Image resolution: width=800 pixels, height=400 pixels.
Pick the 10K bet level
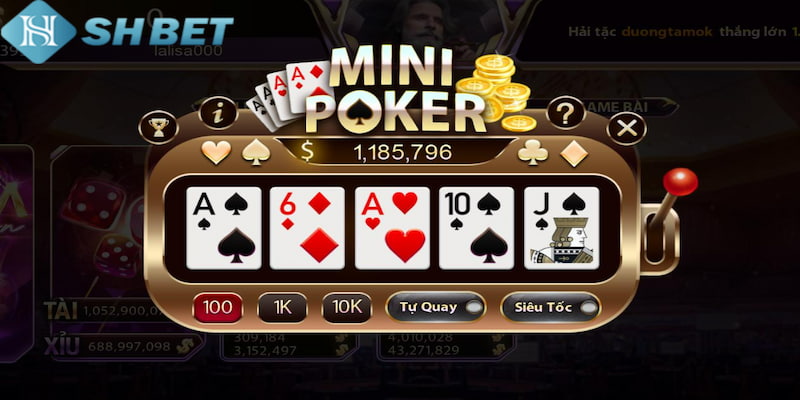346,307
